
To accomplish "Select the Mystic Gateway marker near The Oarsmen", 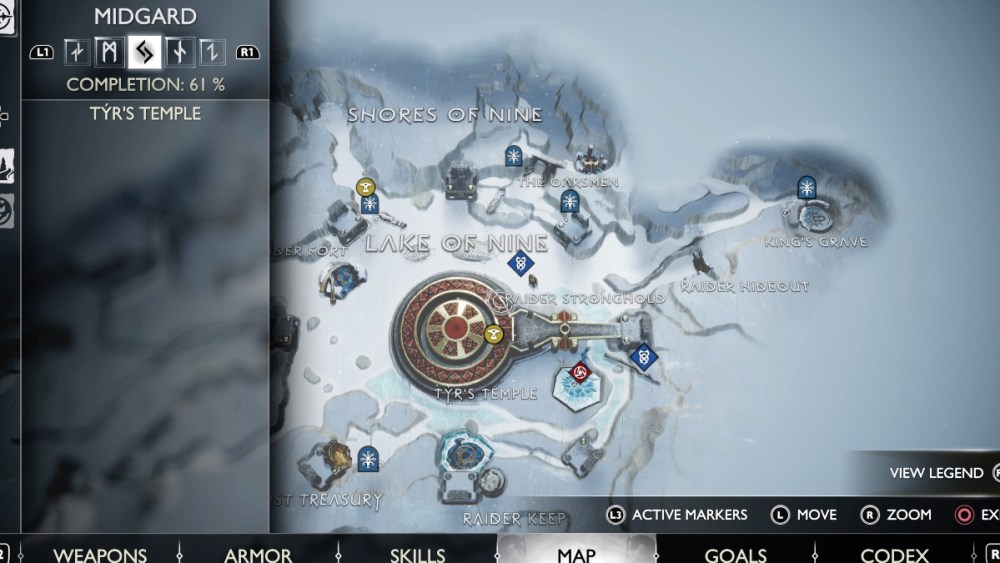I will point(570,201).
